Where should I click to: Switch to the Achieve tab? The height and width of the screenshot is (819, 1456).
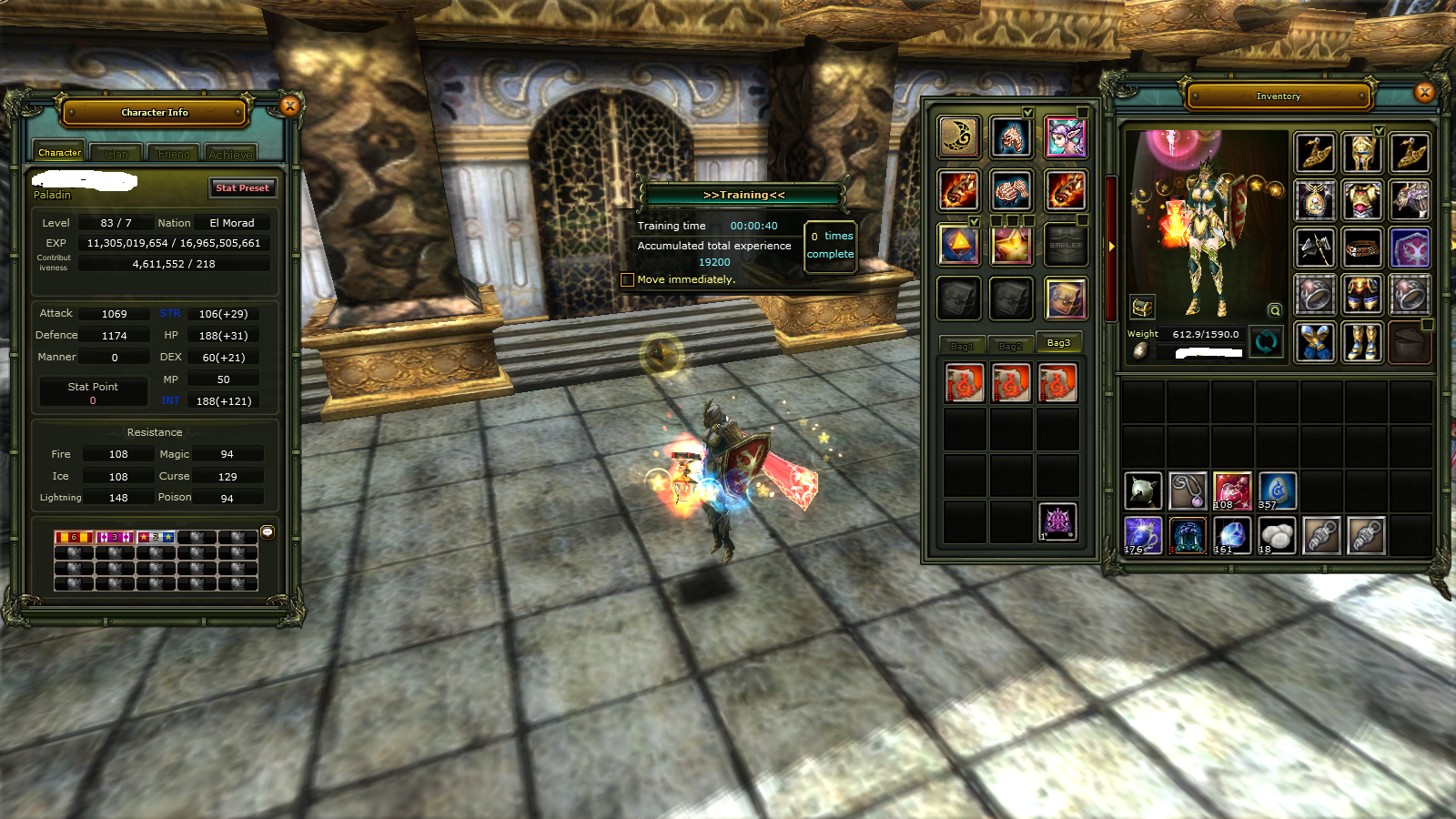(230, 155)
